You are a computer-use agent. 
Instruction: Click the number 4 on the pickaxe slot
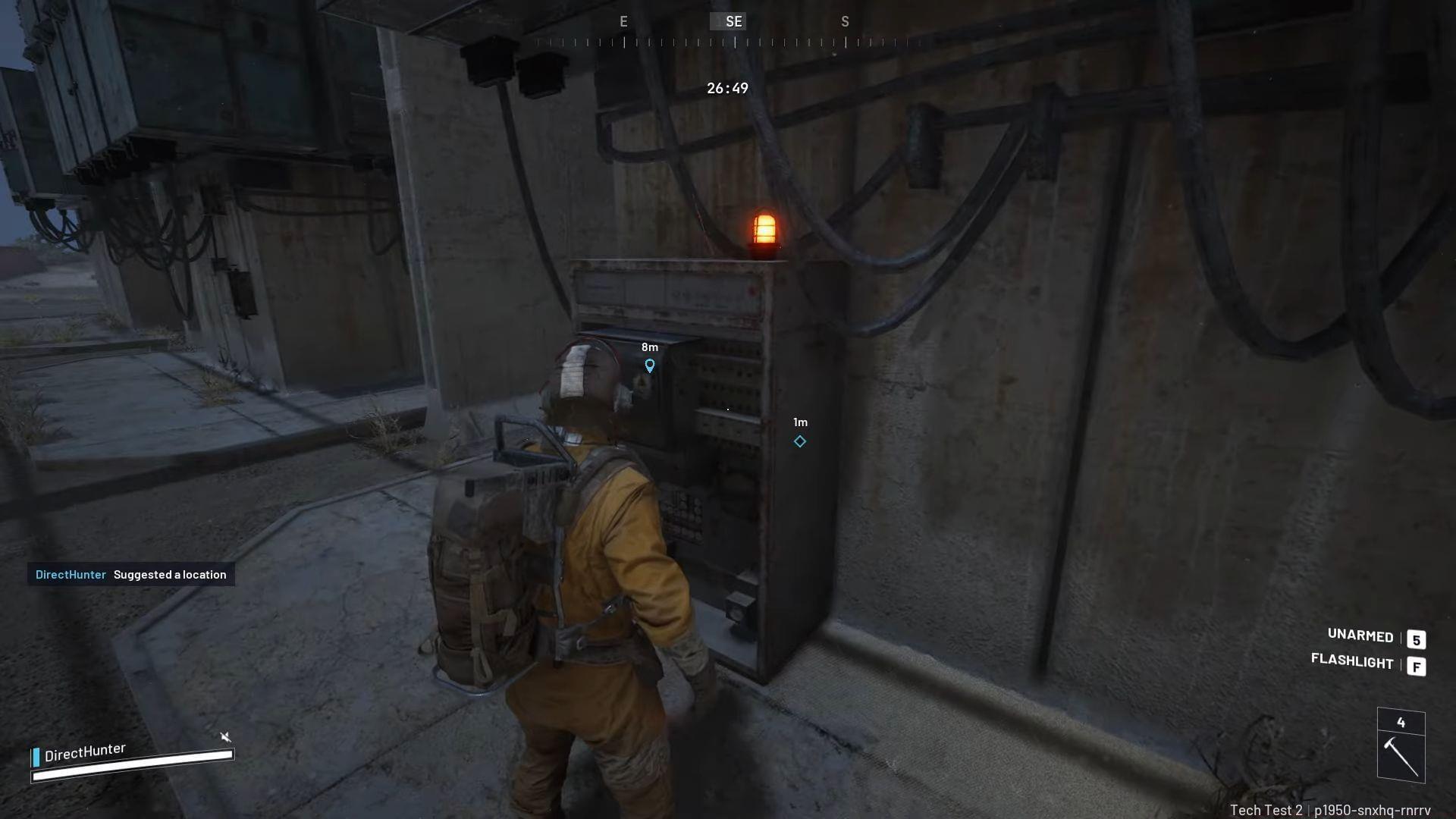pos(1401,723)
